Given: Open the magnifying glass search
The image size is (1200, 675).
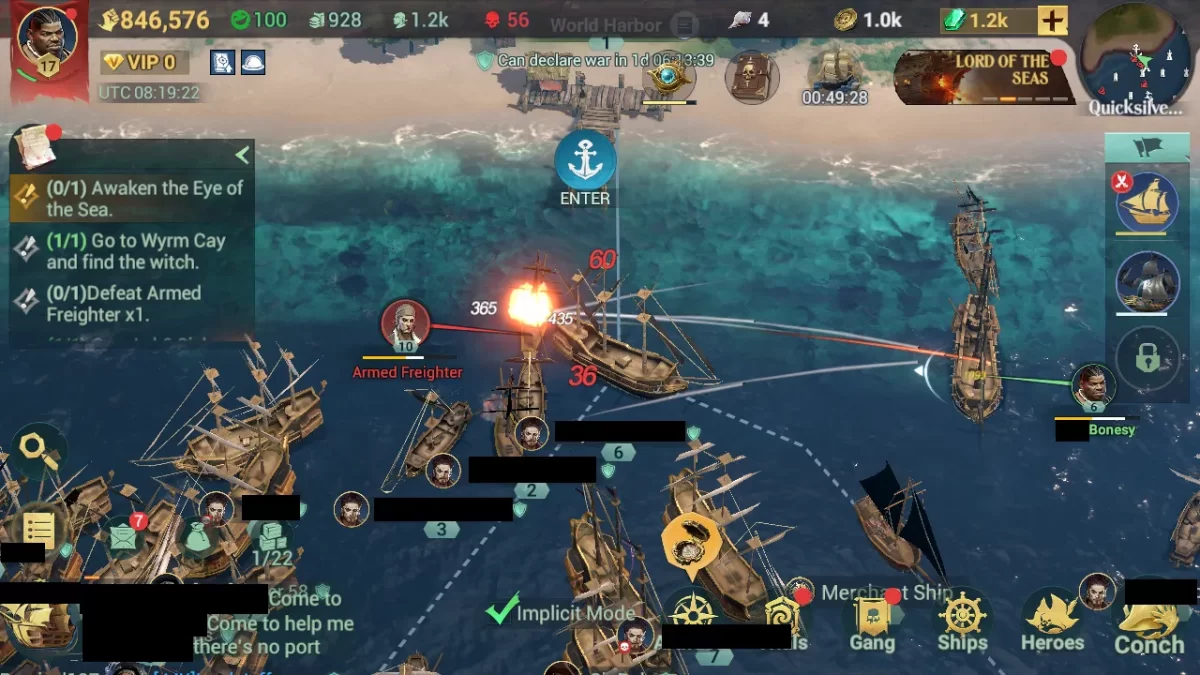Looking at the screenshot, I should pos(38,447).
